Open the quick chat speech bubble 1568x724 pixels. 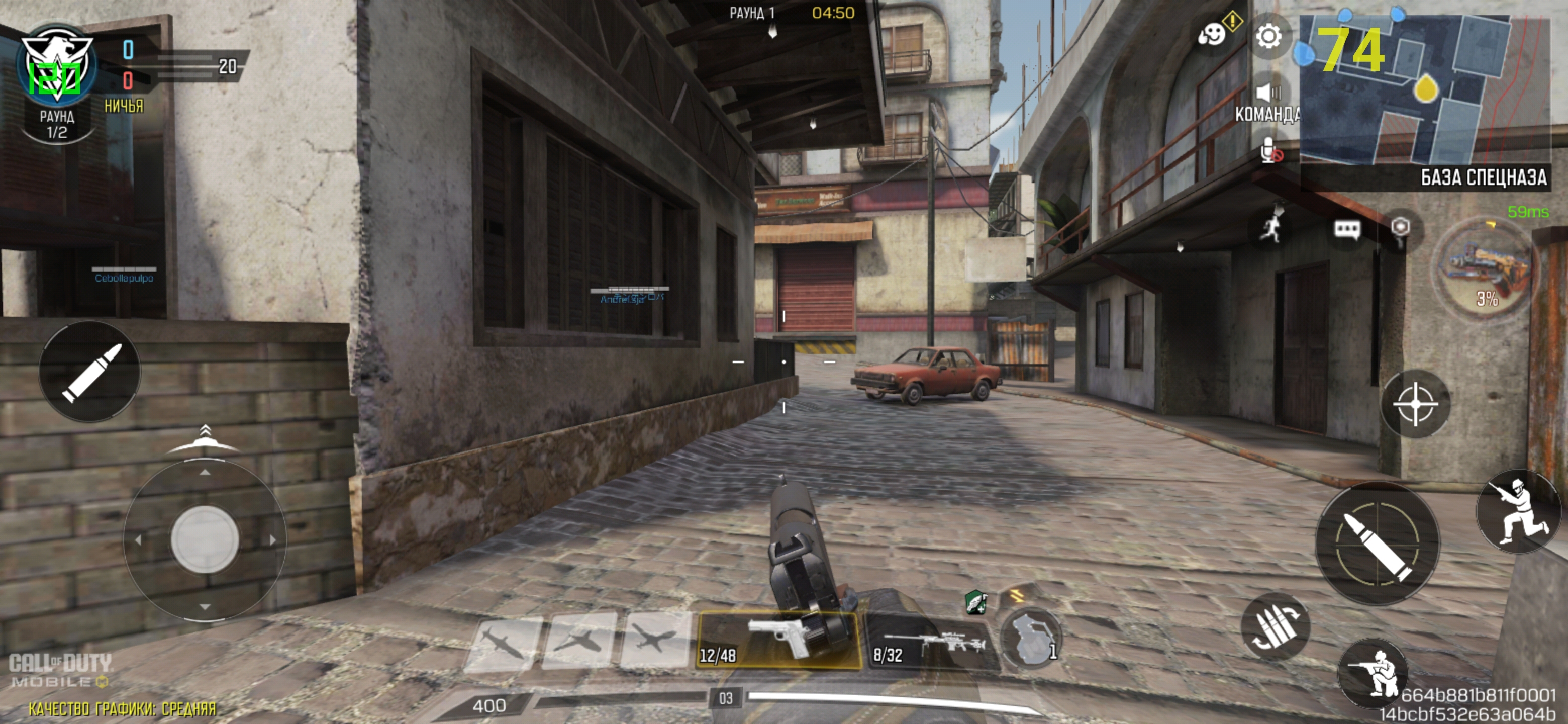click(x=1347, y=229)
